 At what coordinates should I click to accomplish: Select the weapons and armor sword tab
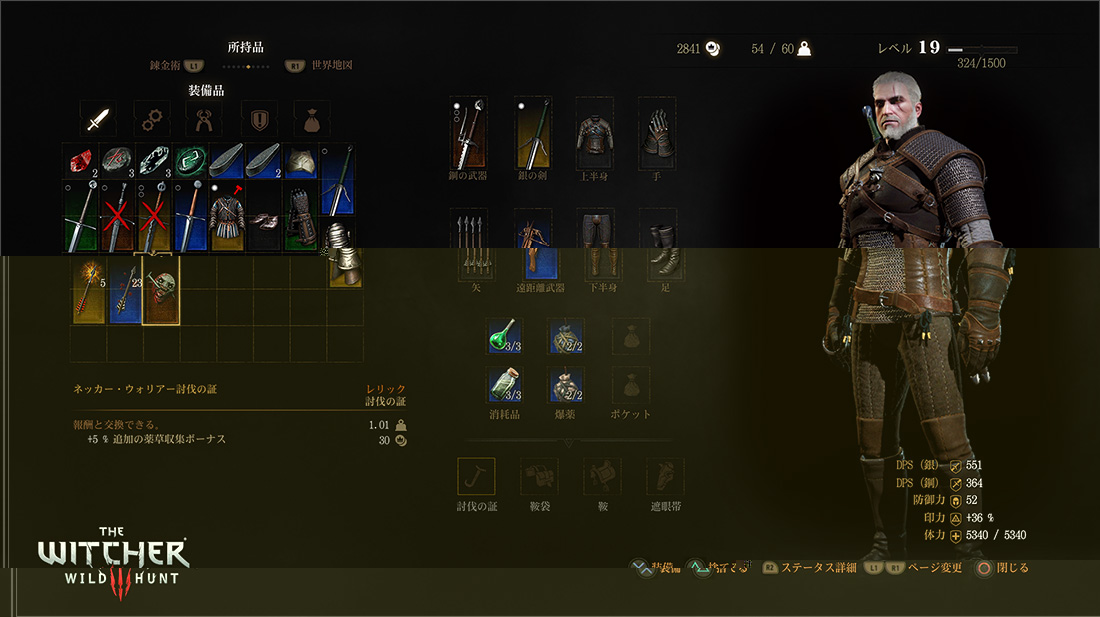pos(97,119)
